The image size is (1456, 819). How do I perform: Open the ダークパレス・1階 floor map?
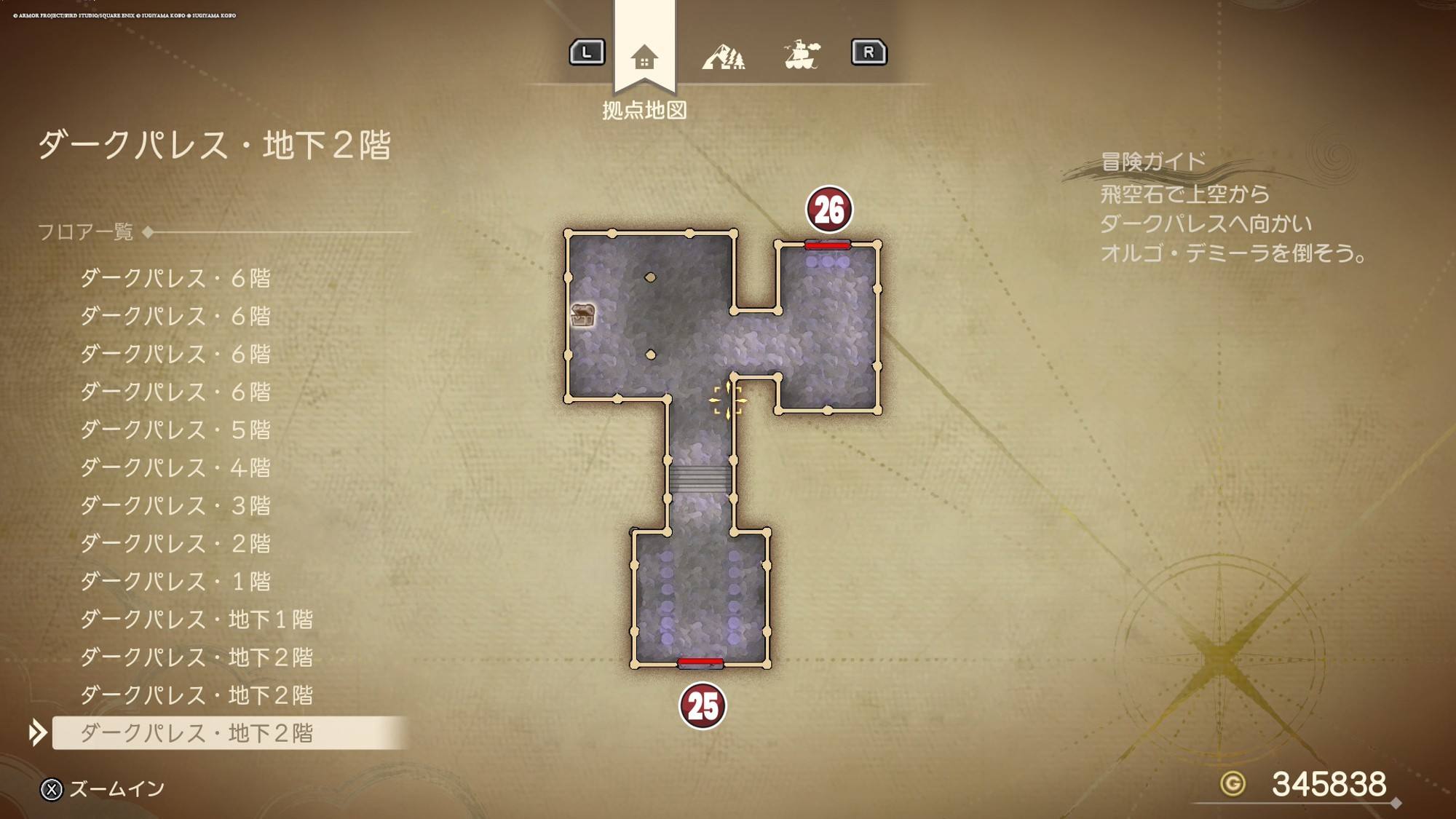tap(175, 581)
